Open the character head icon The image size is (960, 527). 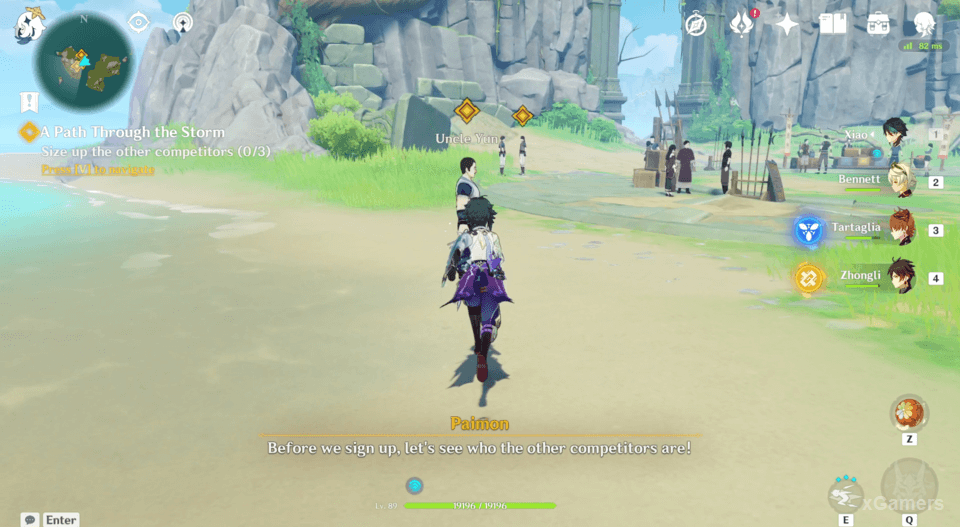click(x=924, y=24)
